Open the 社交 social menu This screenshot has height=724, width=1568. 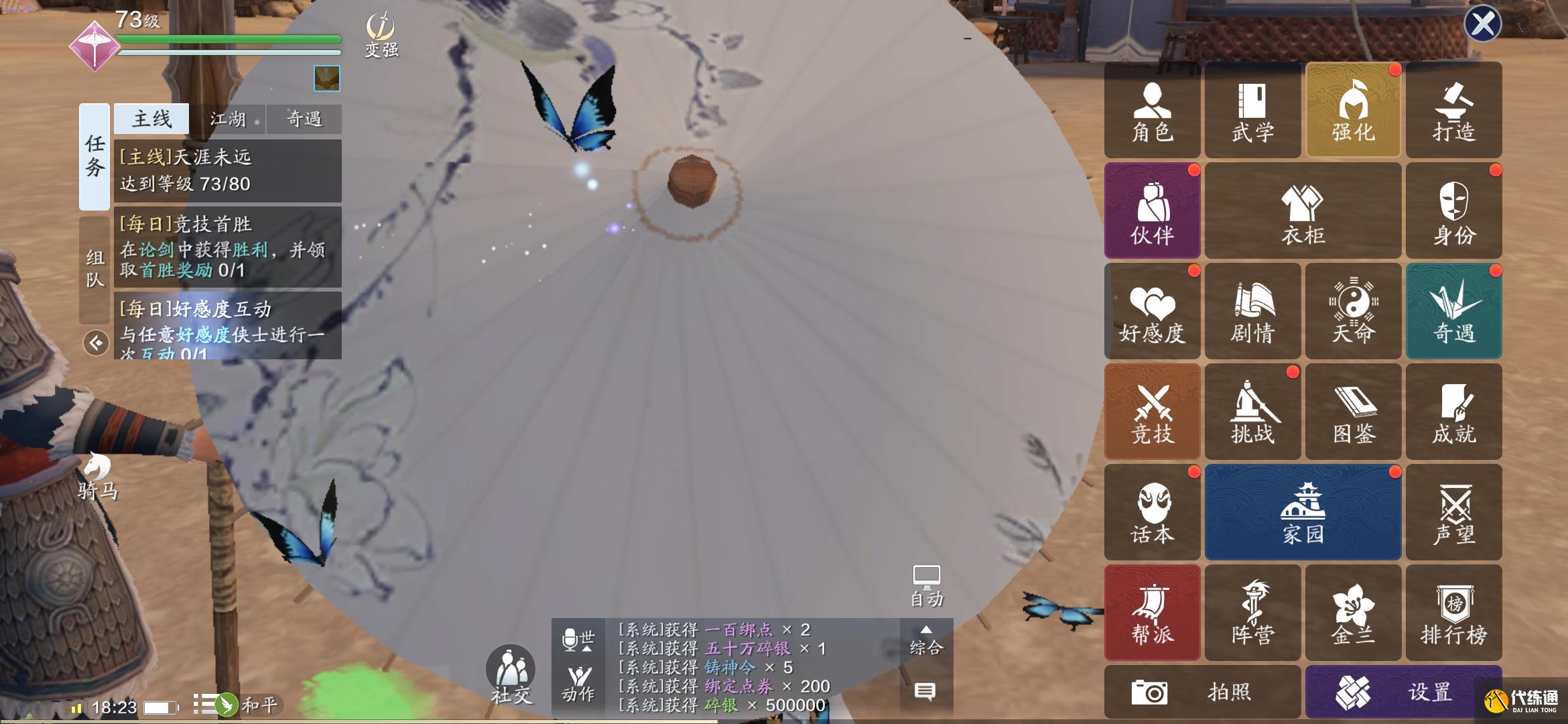(x=511, y=674)
